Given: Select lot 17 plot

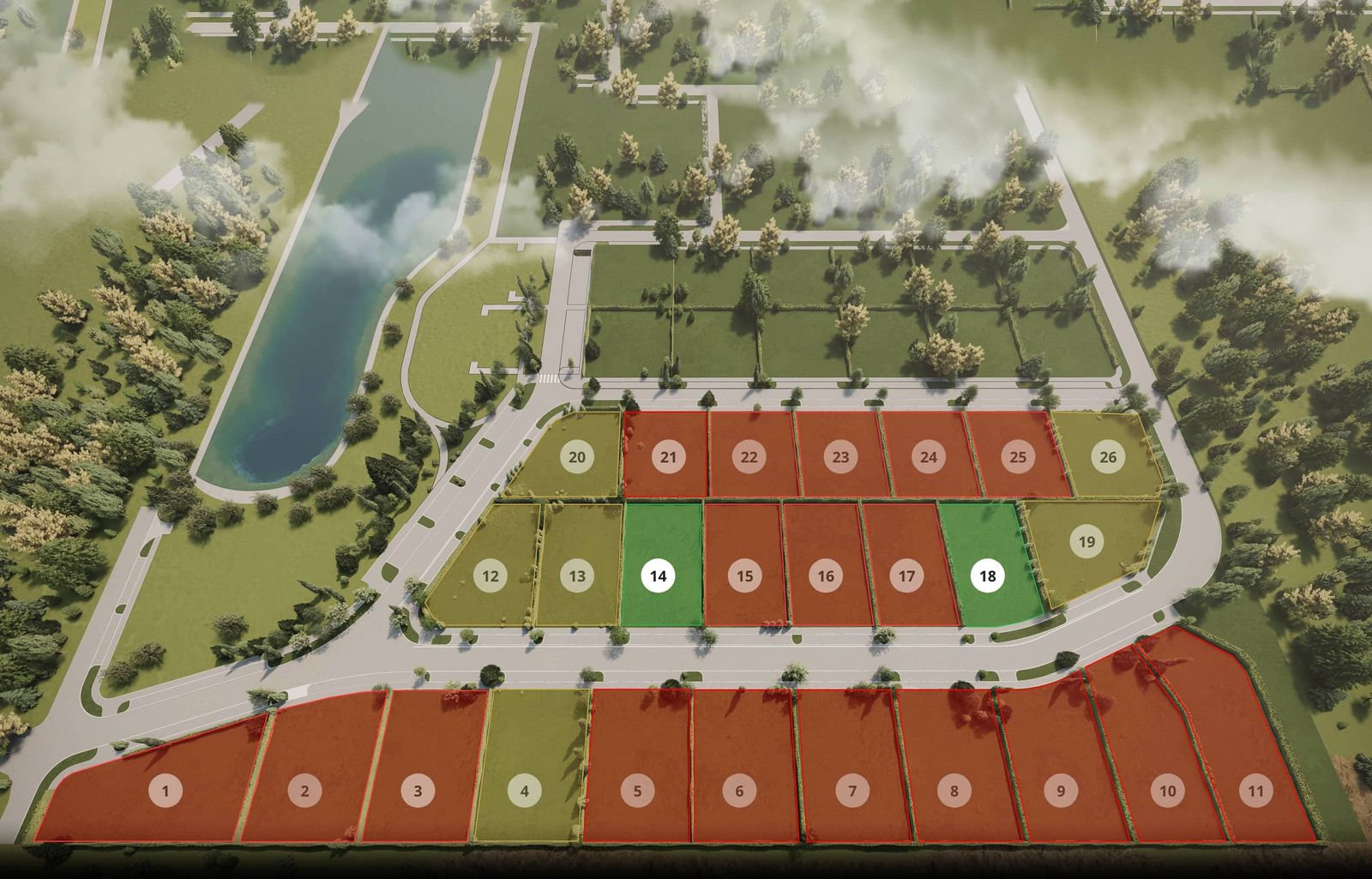Looking at the screenshot, I should (906, 576).
